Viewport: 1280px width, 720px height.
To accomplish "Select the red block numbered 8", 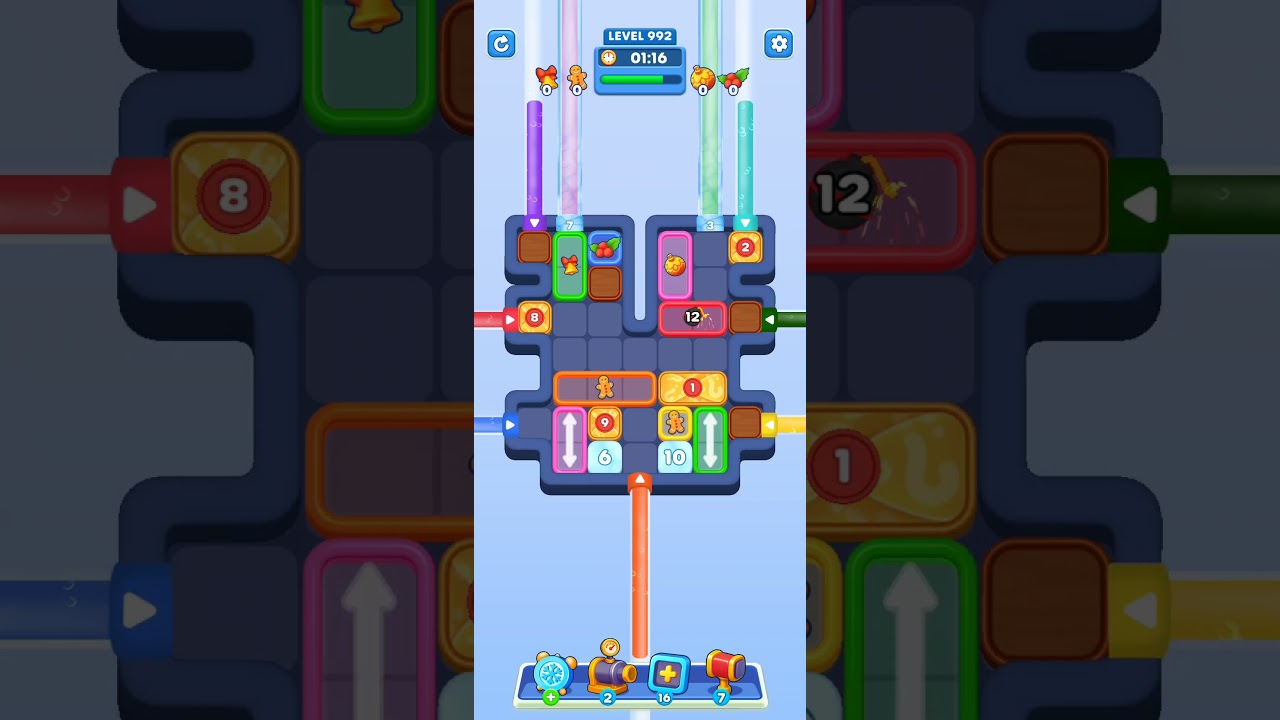I will 534,318.
